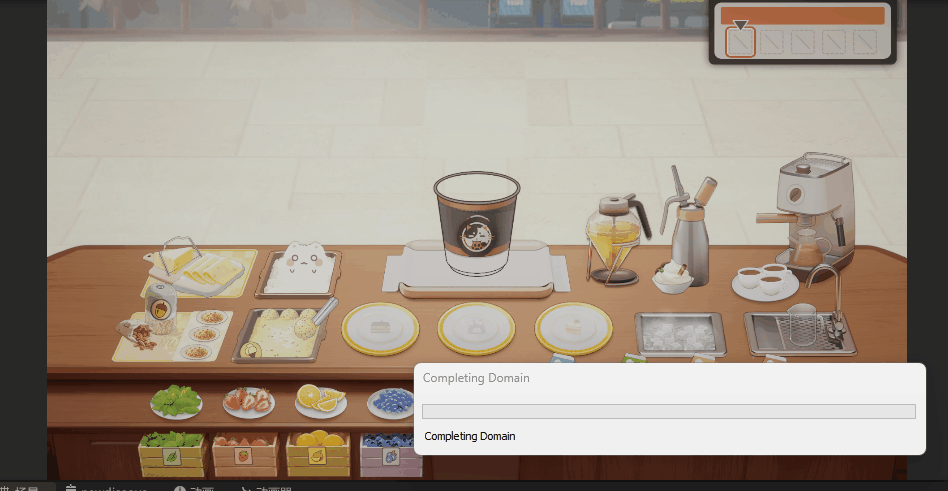Pick the plate of blueberries
The image size is (948, 491).
click(x=391, y=402)
